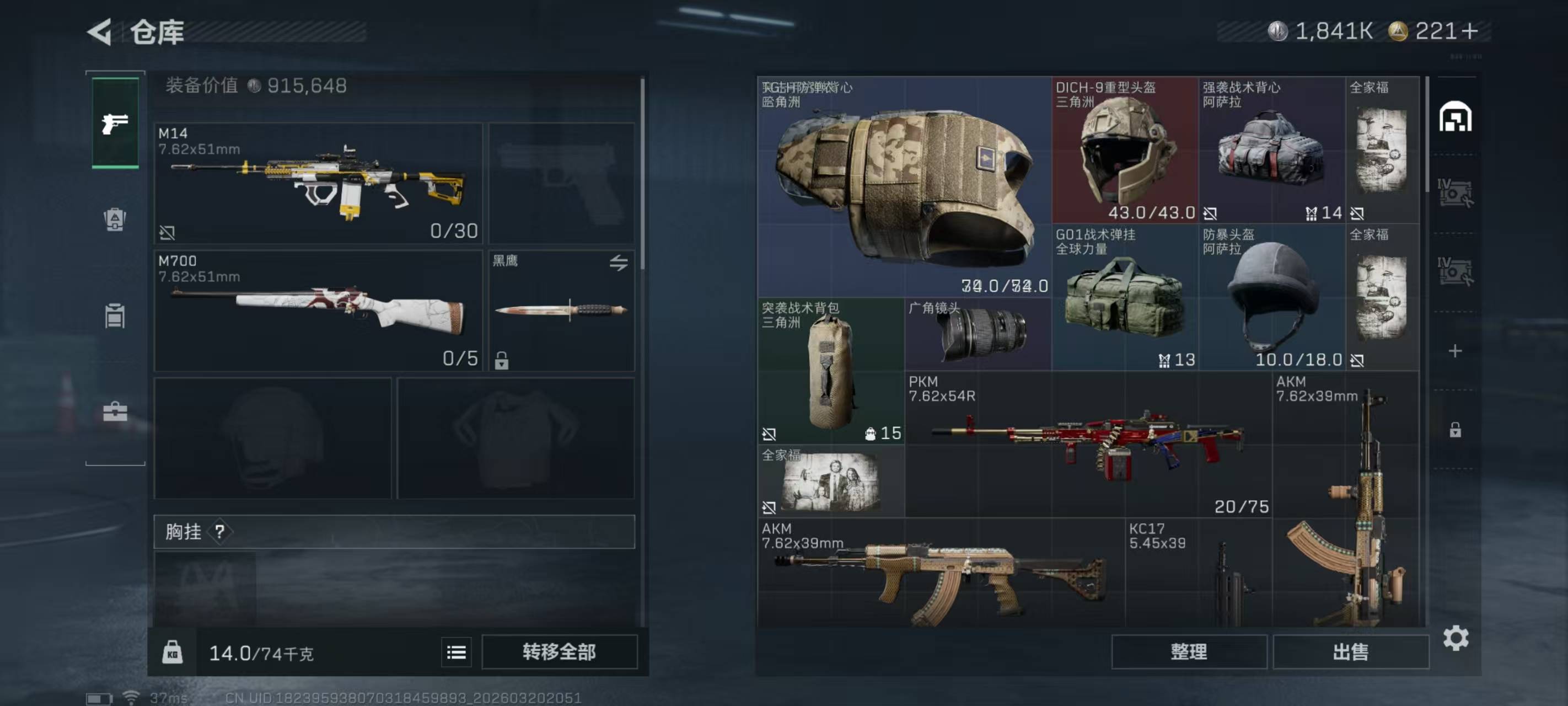Pick the 强袭战术背心 item
Viewport: 1568px width, 706px height.
(1271, 151)
